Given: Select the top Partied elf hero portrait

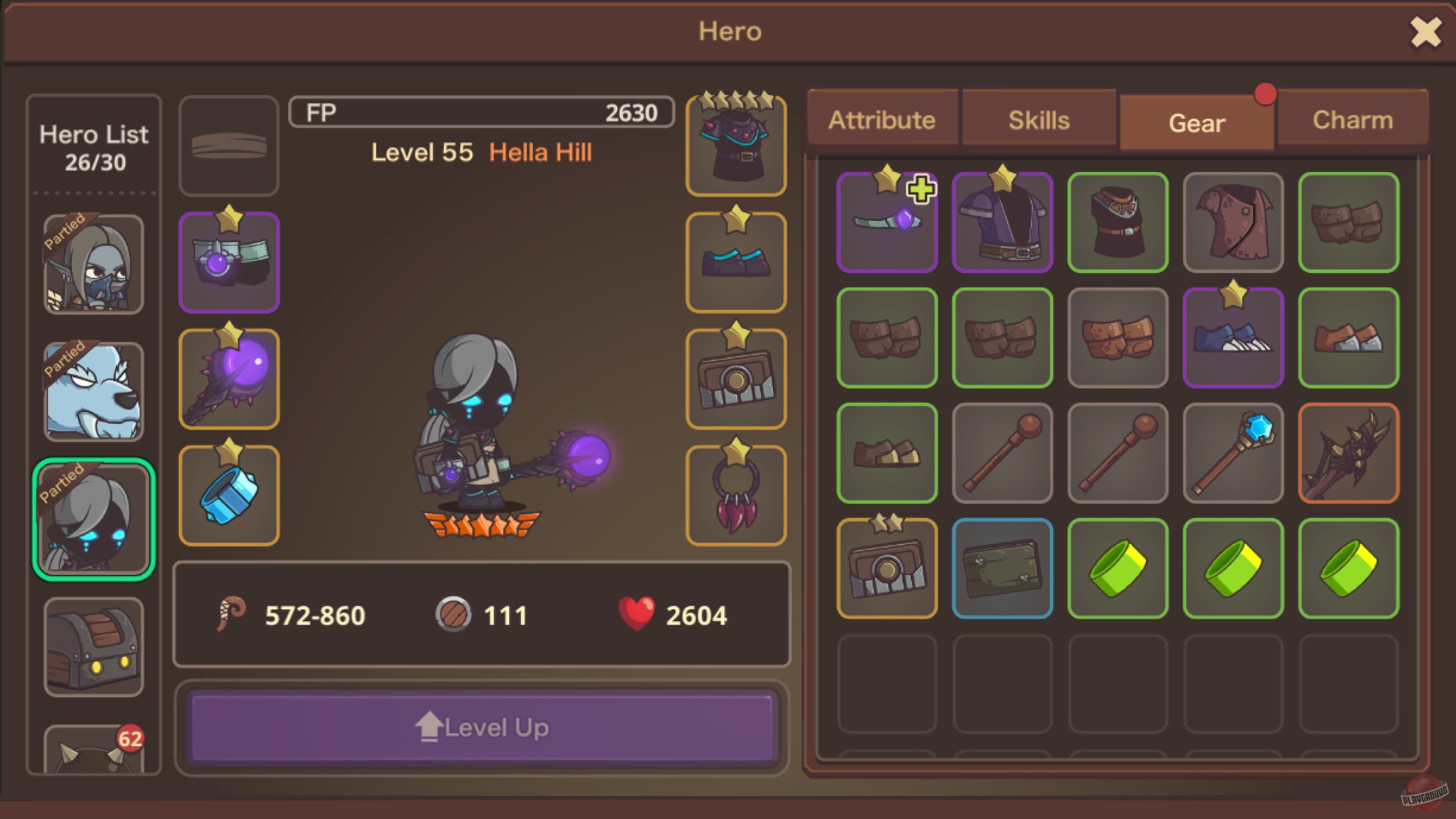Looking at the screenshot, I should [94, 264].
